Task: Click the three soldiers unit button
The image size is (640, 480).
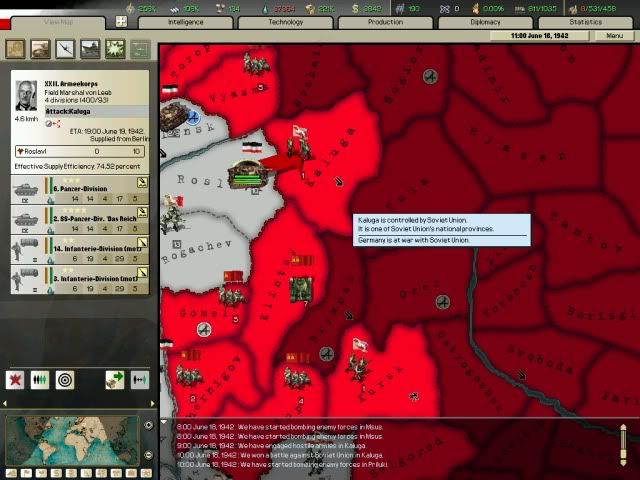Action: [40, 380]
